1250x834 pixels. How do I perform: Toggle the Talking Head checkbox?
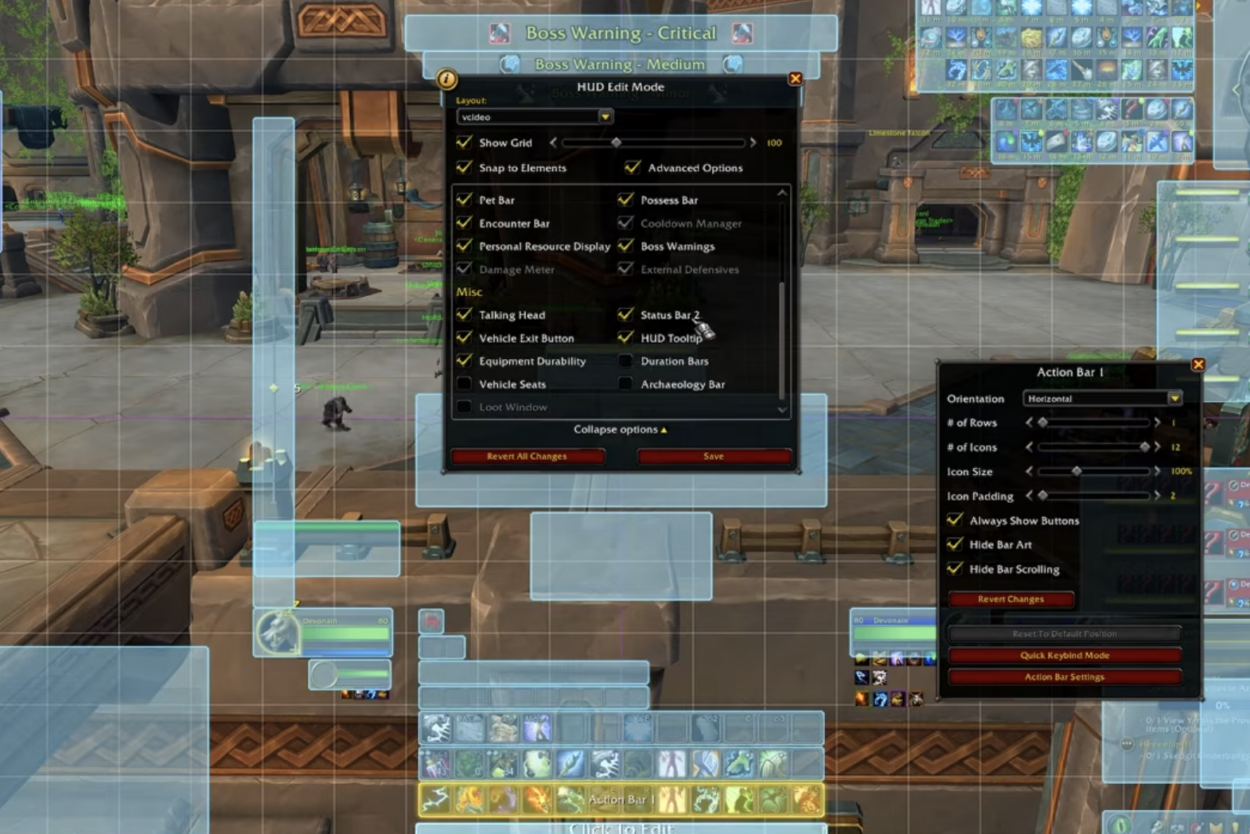pyautogui.click(x=464, y=315)
